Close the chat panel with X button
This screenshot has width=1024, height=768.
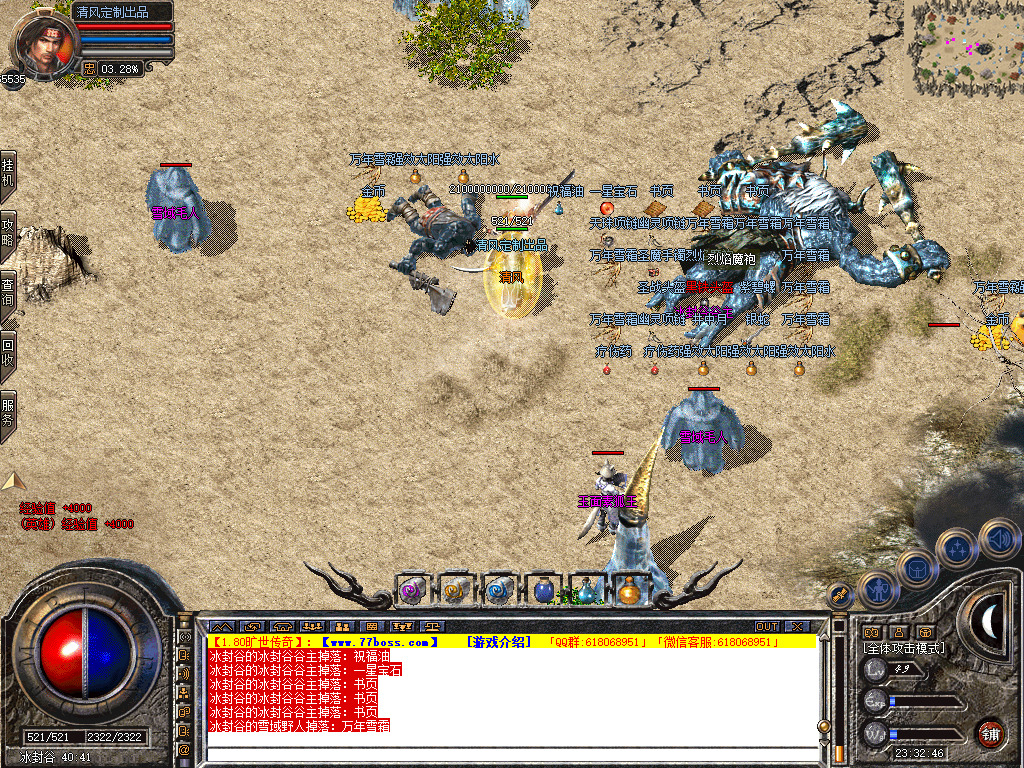point(797,627)
